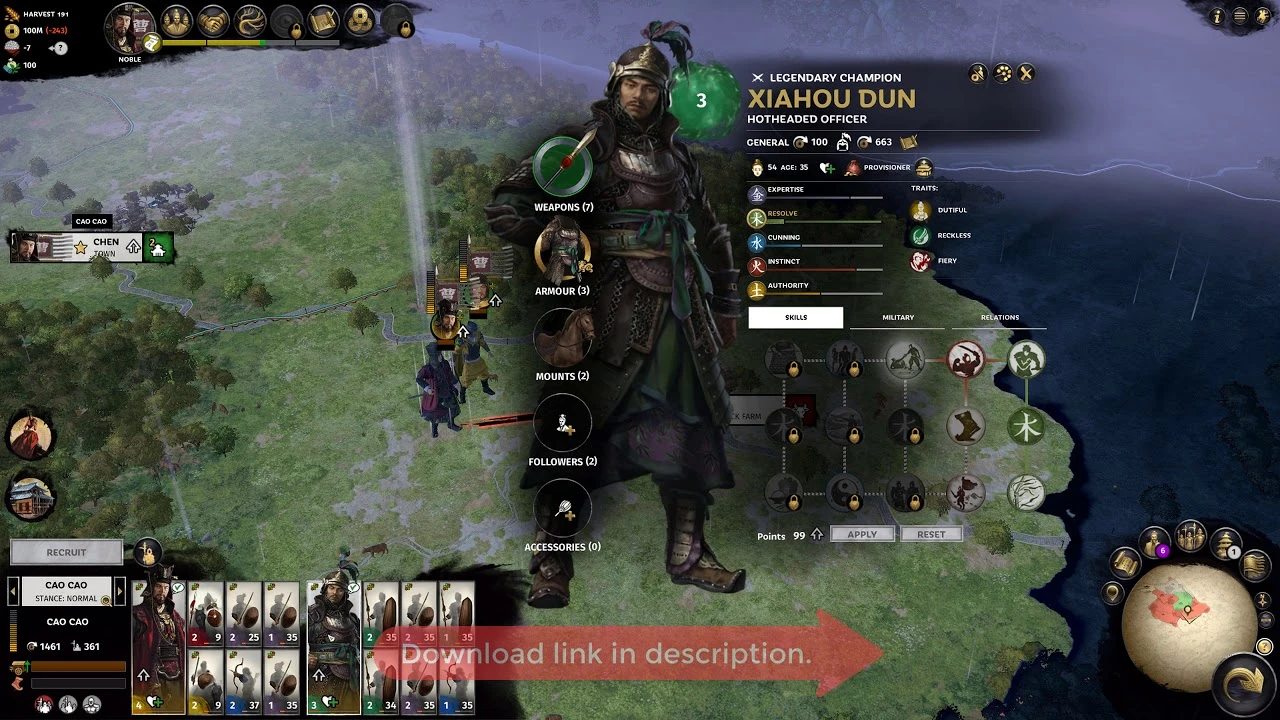Click Reset to clear skill choices
The width and height of the screenshot is (1280, 720).
931,533
